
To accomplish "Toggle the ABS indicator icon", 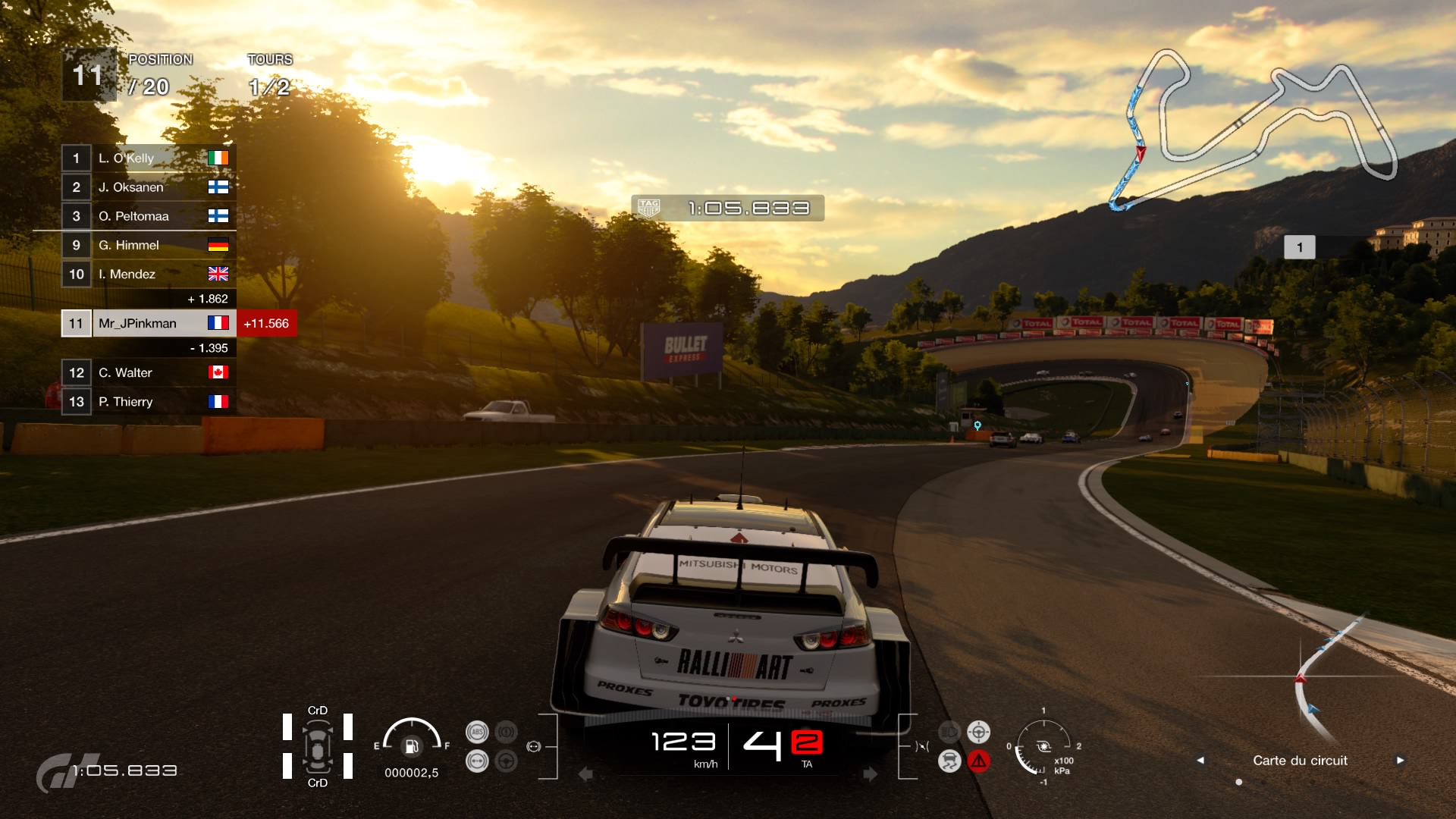I will [478, 731].
